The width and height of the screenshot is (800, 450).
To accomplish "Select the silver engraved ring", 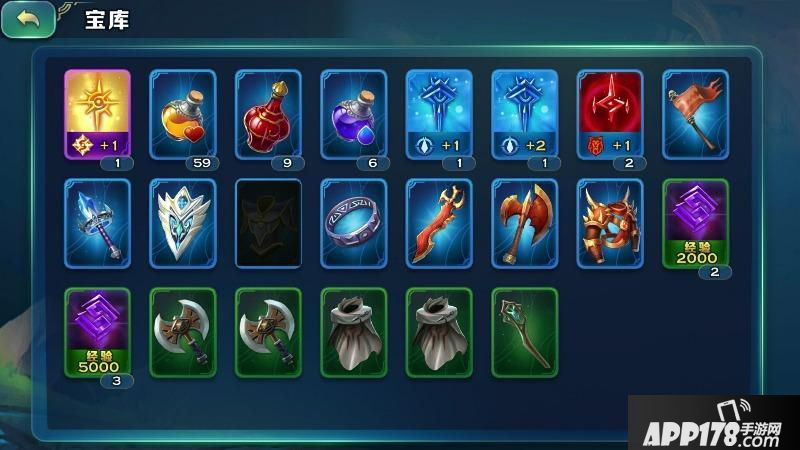I will 353,223.
